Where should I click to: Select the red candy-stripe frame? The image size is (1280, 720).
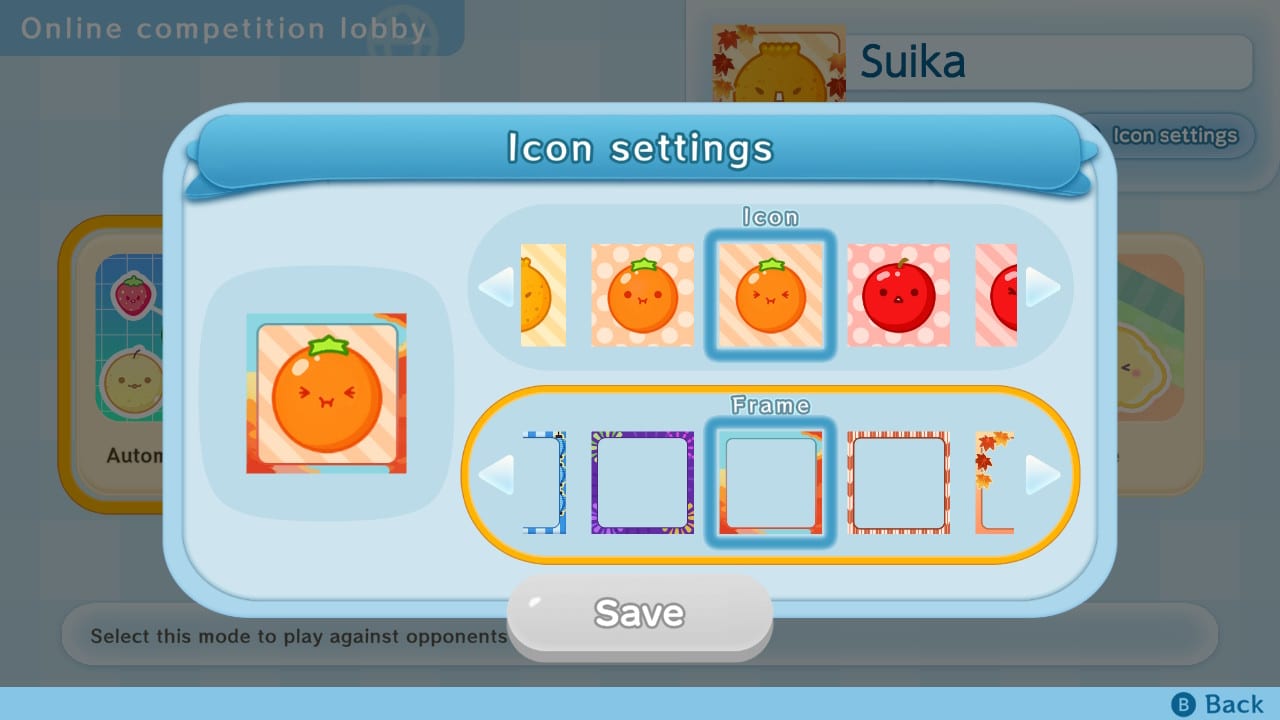point(899,483)
